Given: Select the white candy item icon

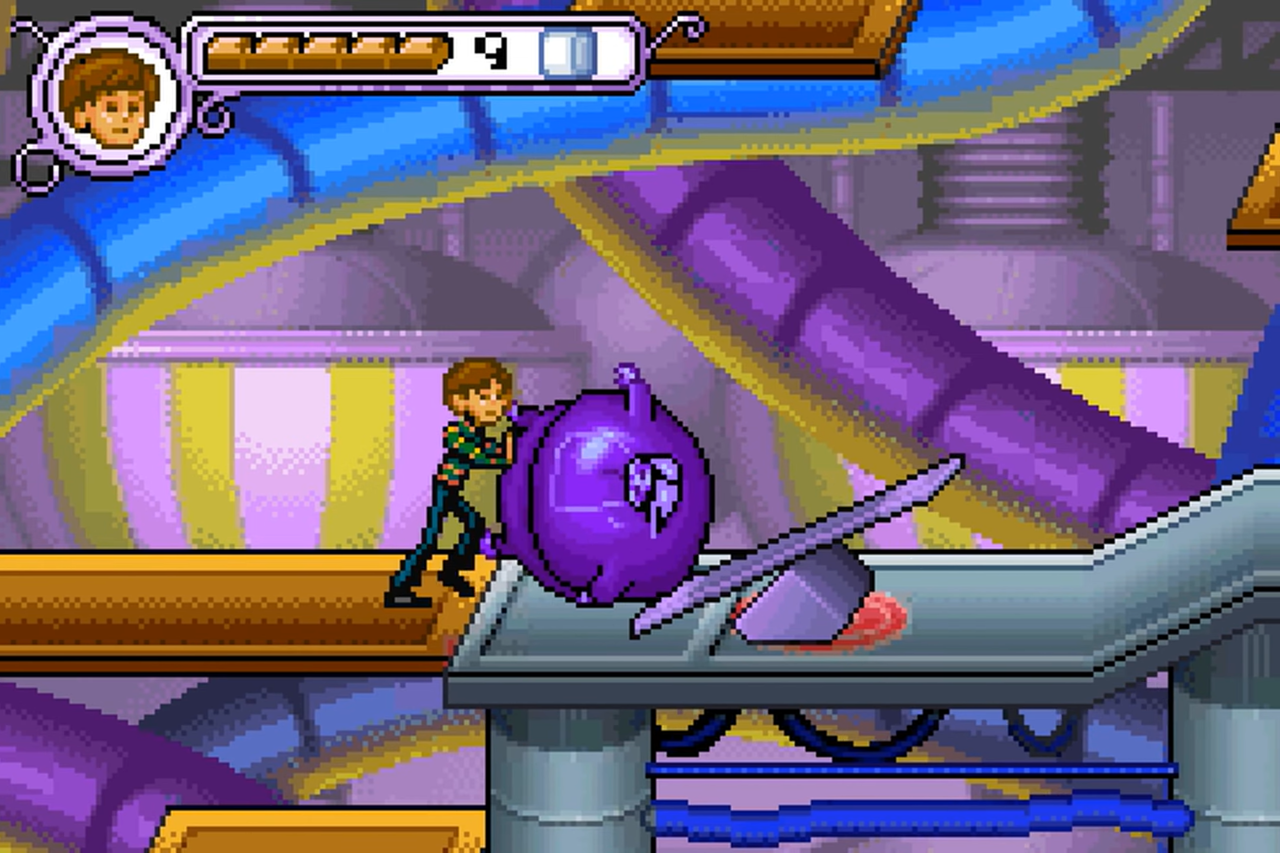Looking at the screenshot, I should [x=567, y=52].
